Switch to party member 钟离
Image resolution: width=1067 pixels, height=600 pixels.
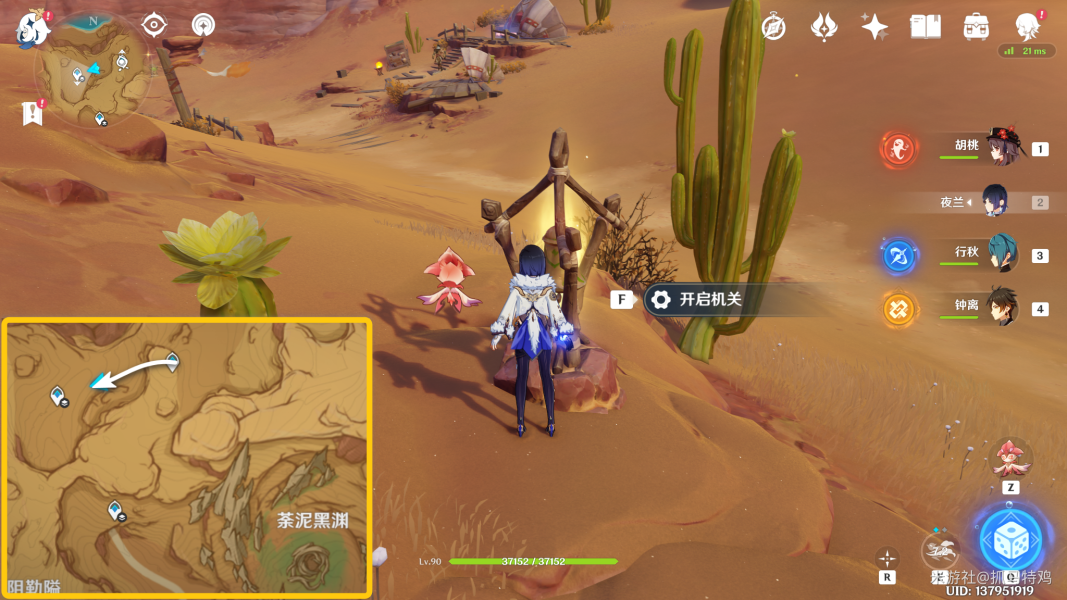coord(1000,308)
